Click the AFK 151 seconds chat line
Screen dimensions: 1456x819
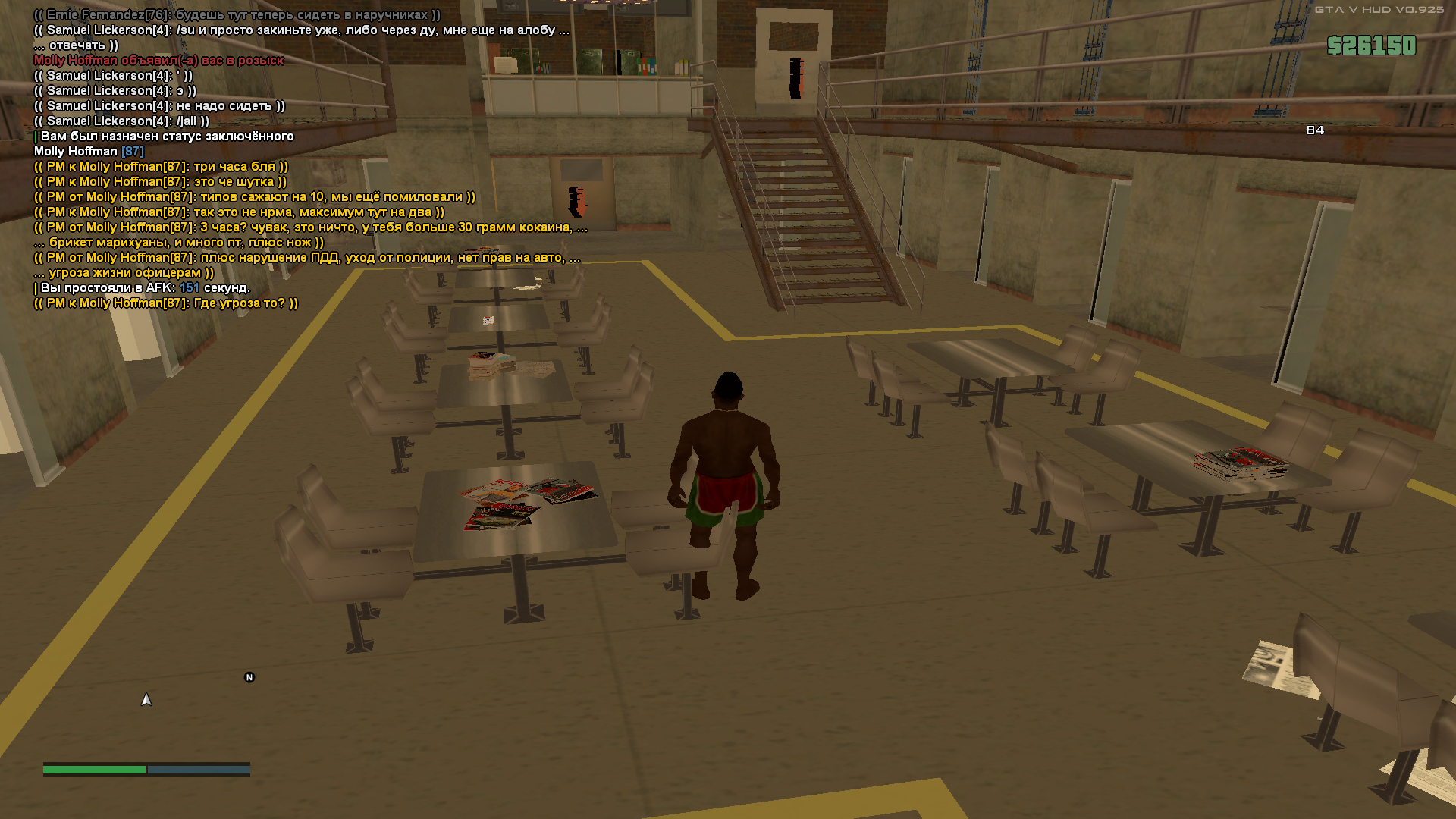(144, 288)
